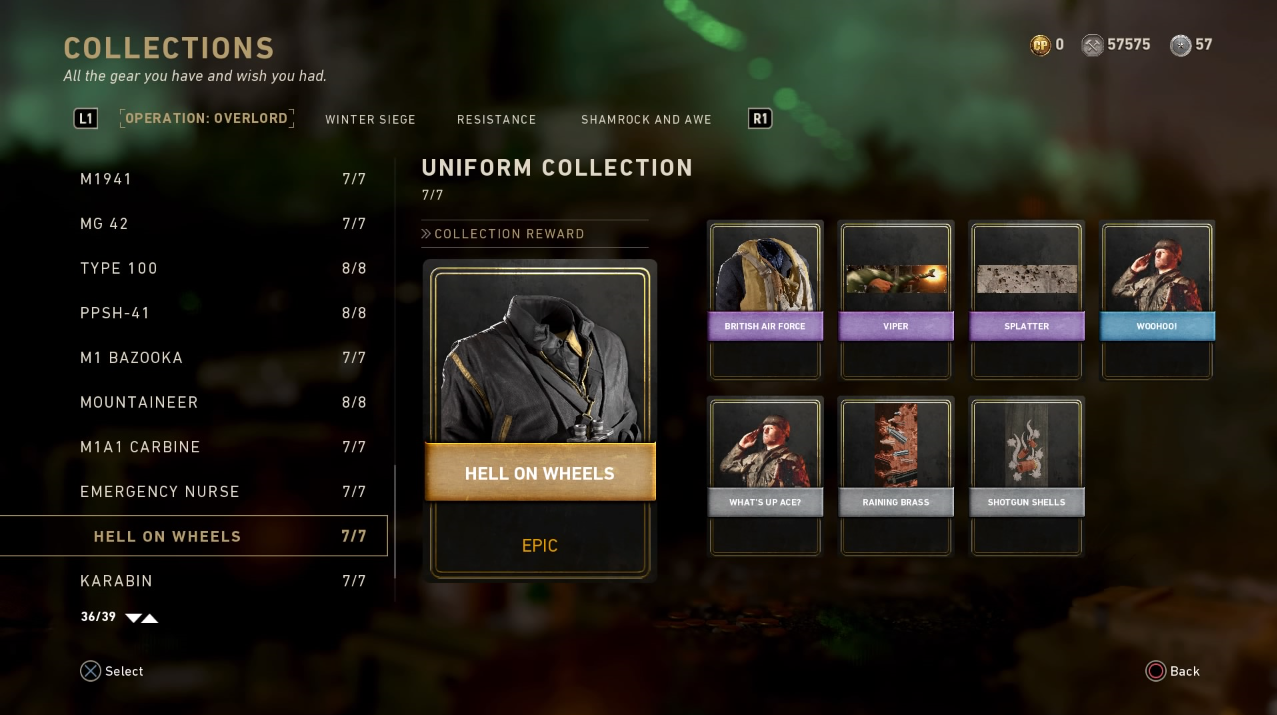The image size is (1277, 715).
Task: View the Hell on Wheels epic reward card
Action: (540, 420)
